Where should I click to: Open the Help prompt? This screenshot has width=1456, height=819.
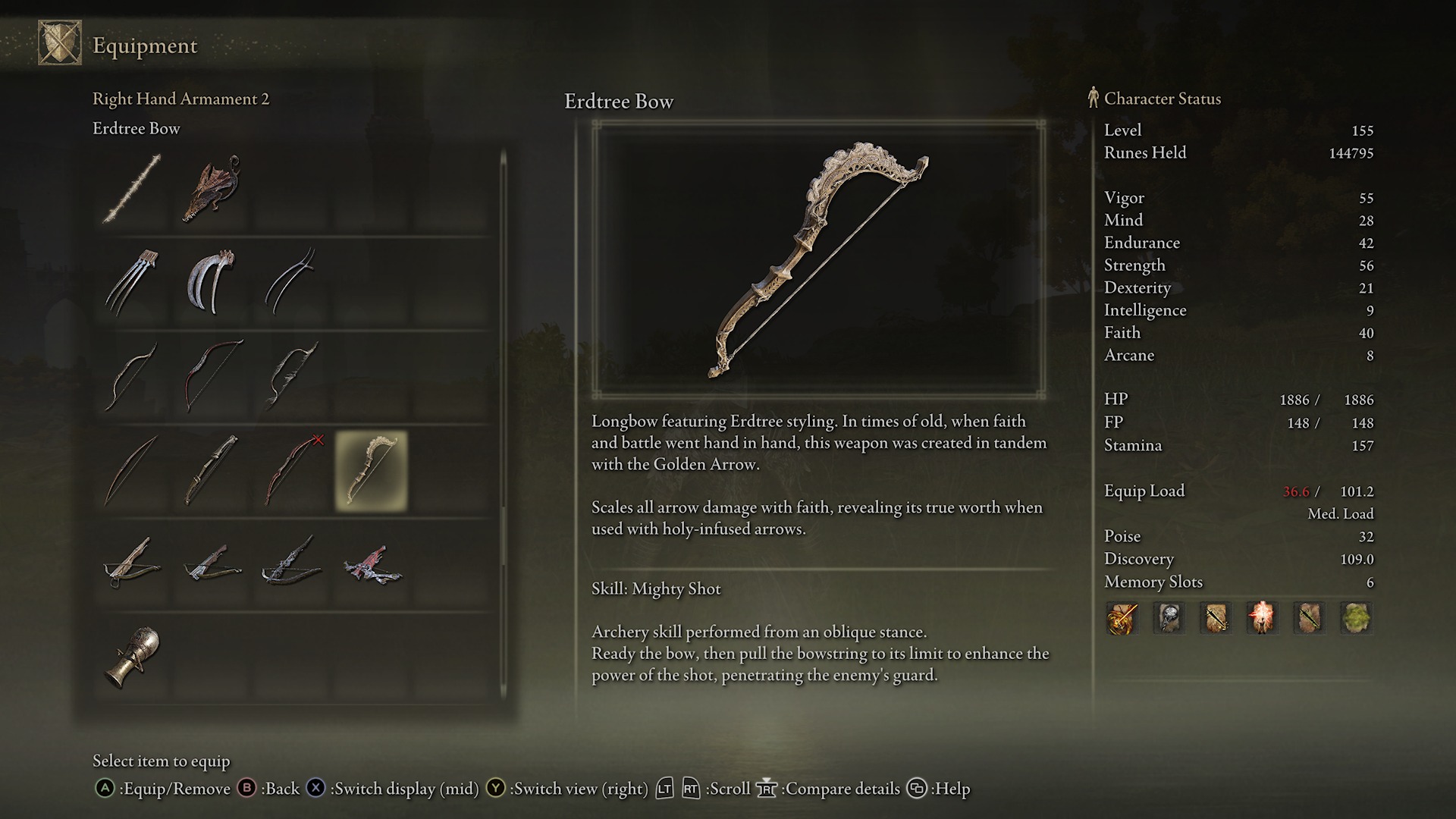940,789
